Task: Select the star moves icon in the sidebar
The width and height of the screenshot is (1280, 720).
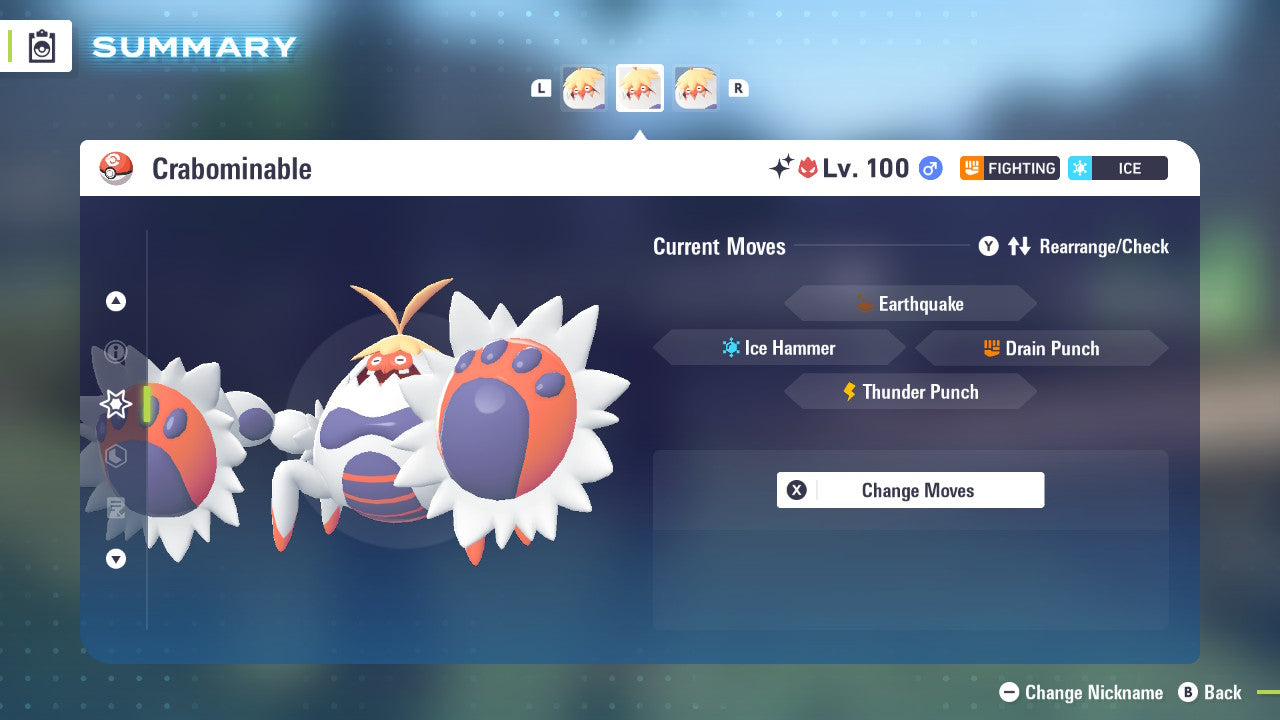Action: click(116, 403)
